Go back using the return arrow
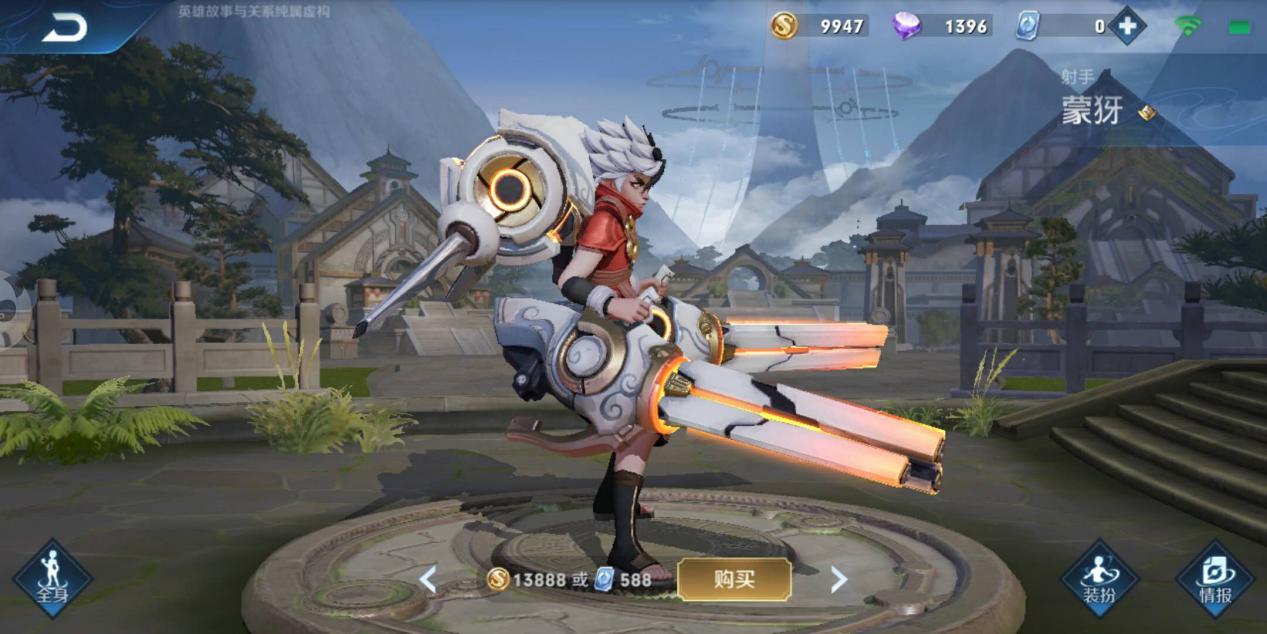 tap(65, 29)
